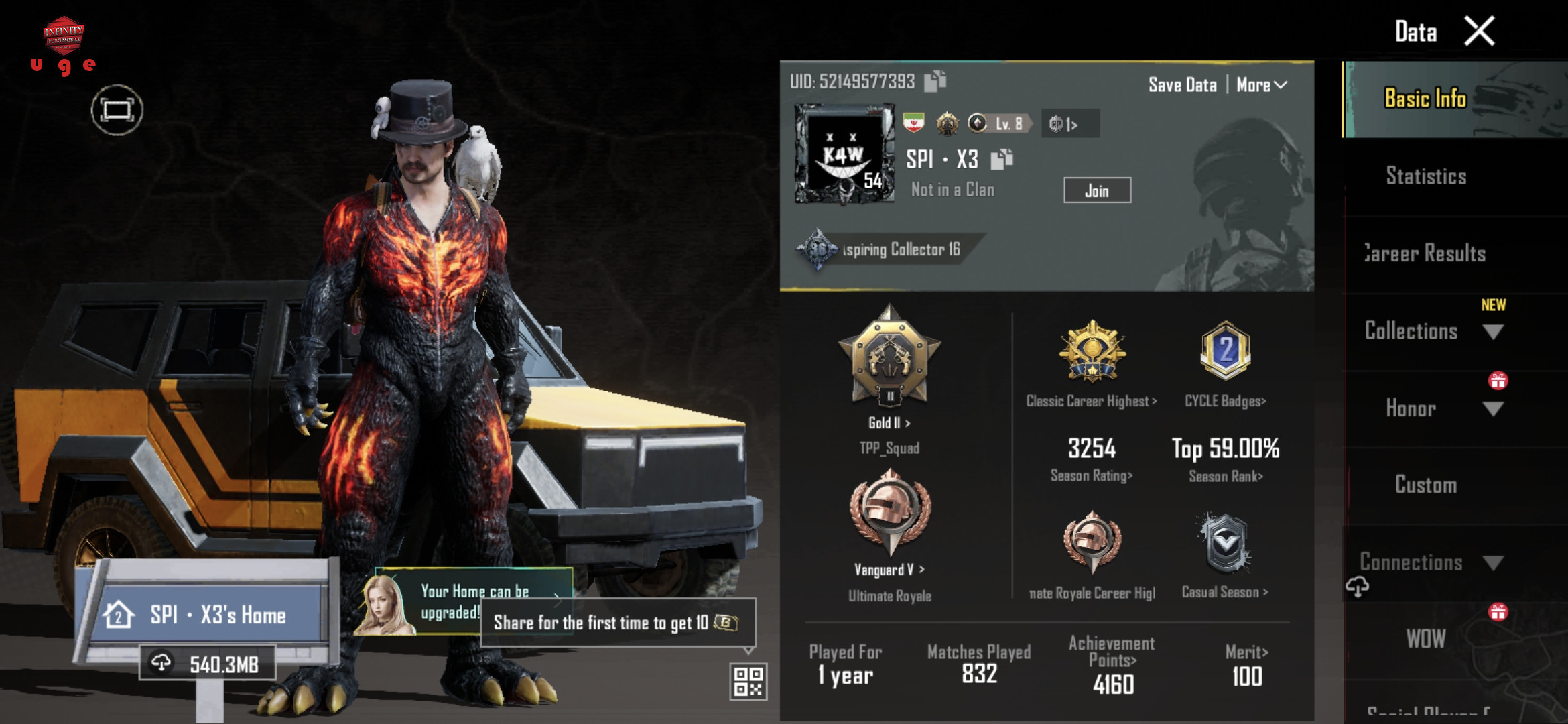This screenshot has height=724, width=1568.
Task: Open the QR code icon
Action: coord(748,681)
